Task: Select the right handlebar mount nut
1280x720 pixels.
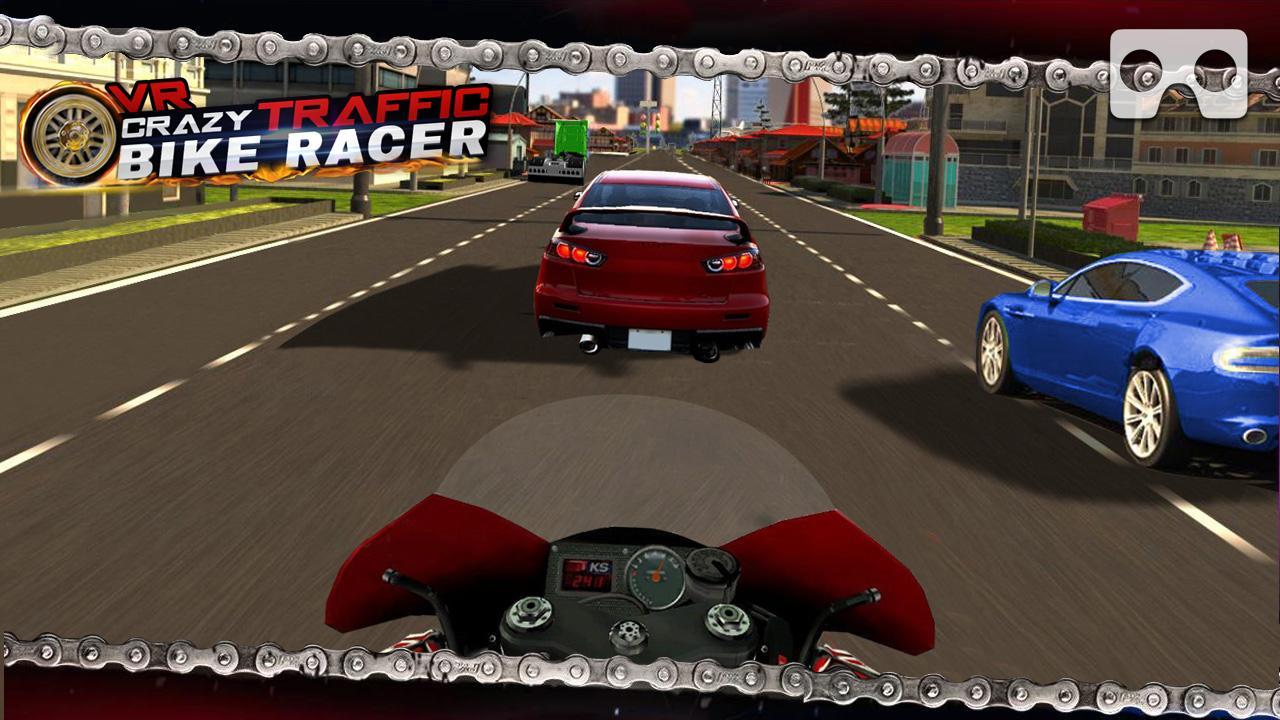Action: [726, 617]
